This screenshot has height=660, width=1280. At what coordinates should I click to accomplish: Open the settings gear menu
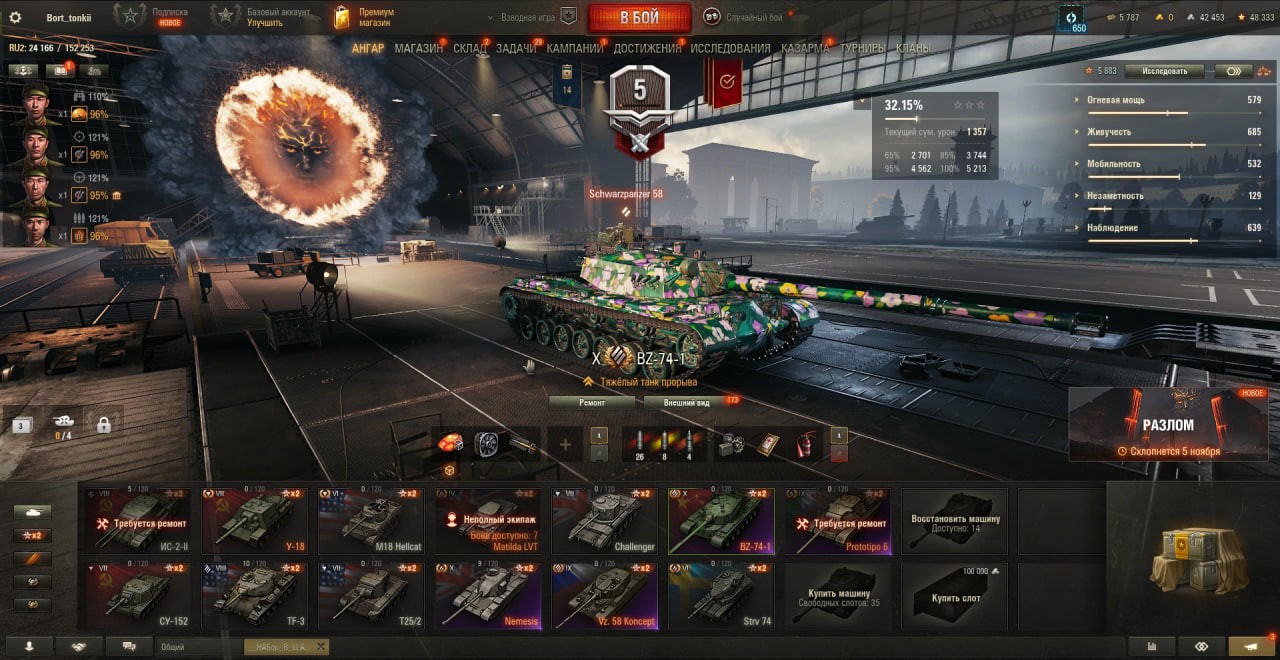(x=15, y=17)
